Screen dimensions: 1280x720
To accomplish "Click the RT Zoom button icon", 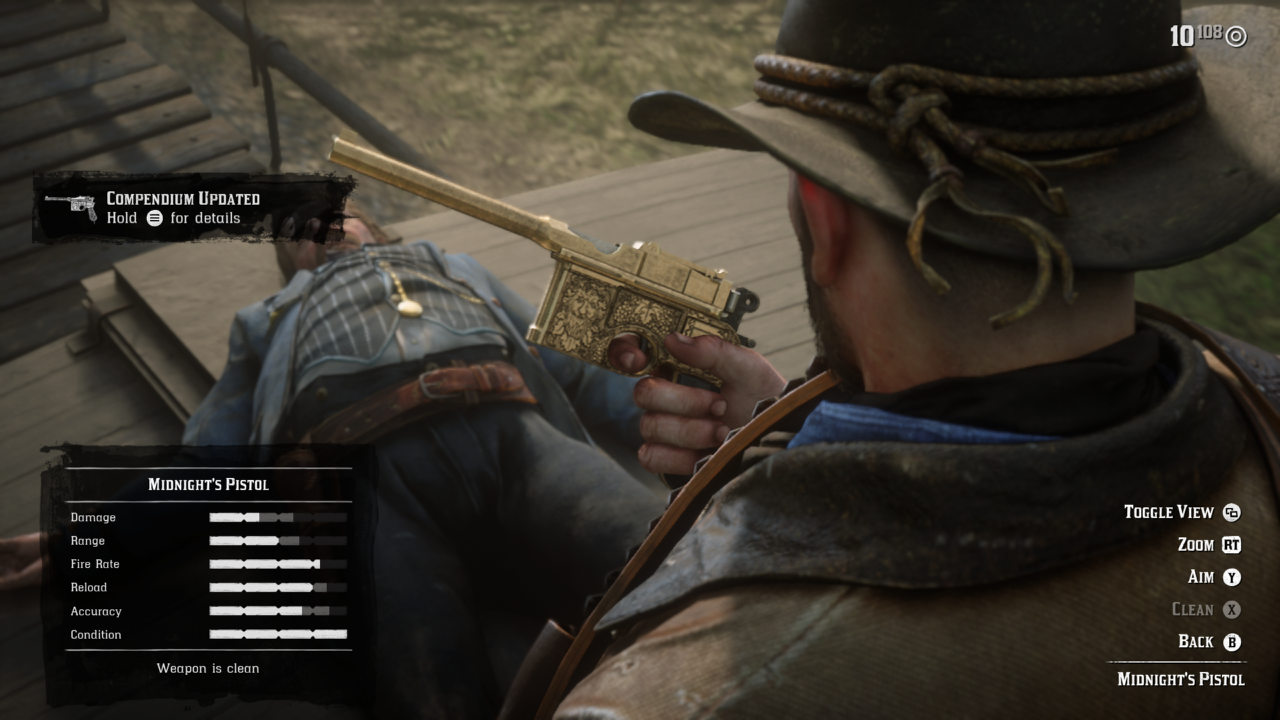I will [1232, 545].
